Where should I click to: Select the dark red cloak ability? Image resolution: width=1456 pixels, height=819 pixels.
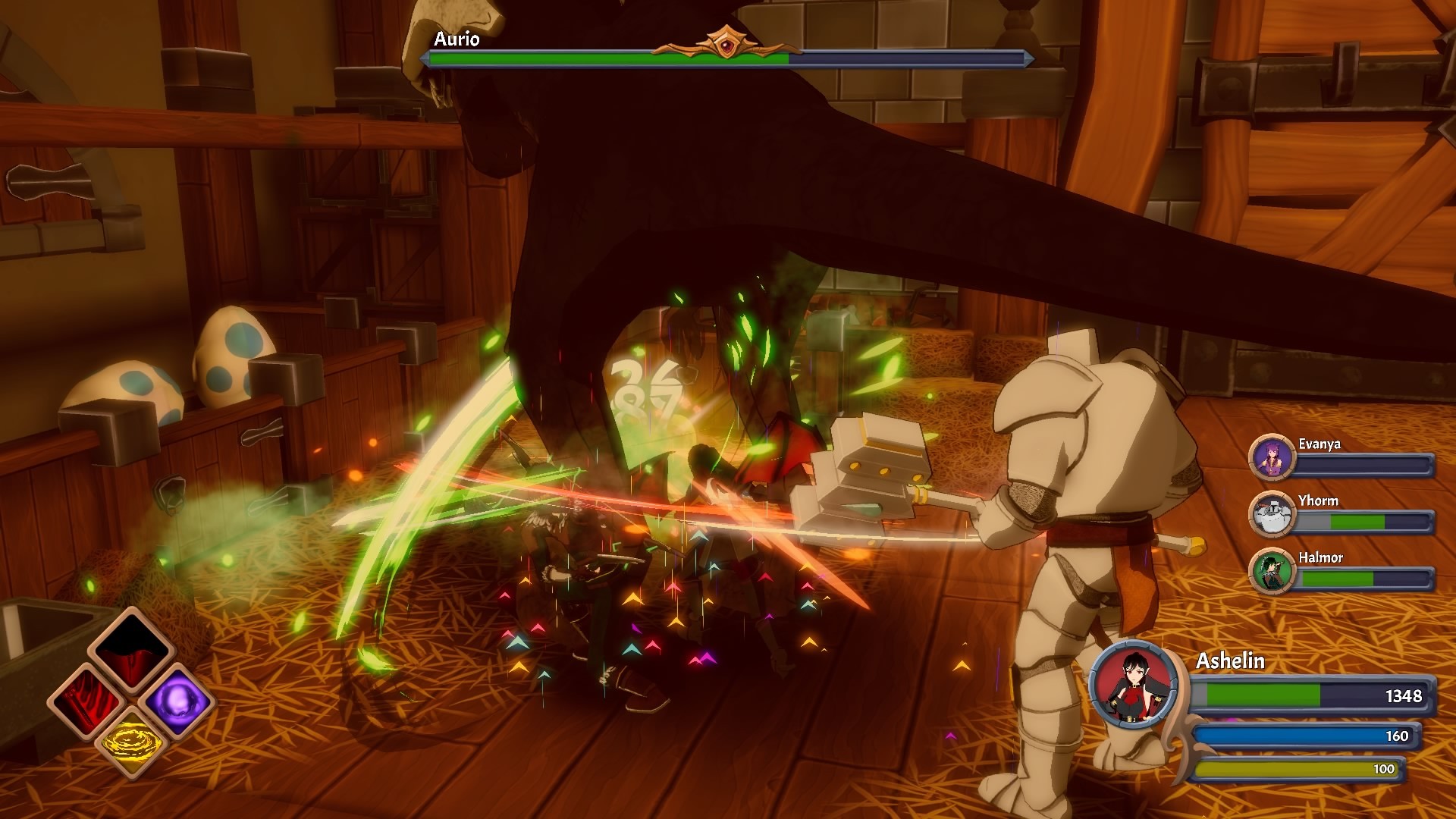pyautogui.click(x=132, y=651)
